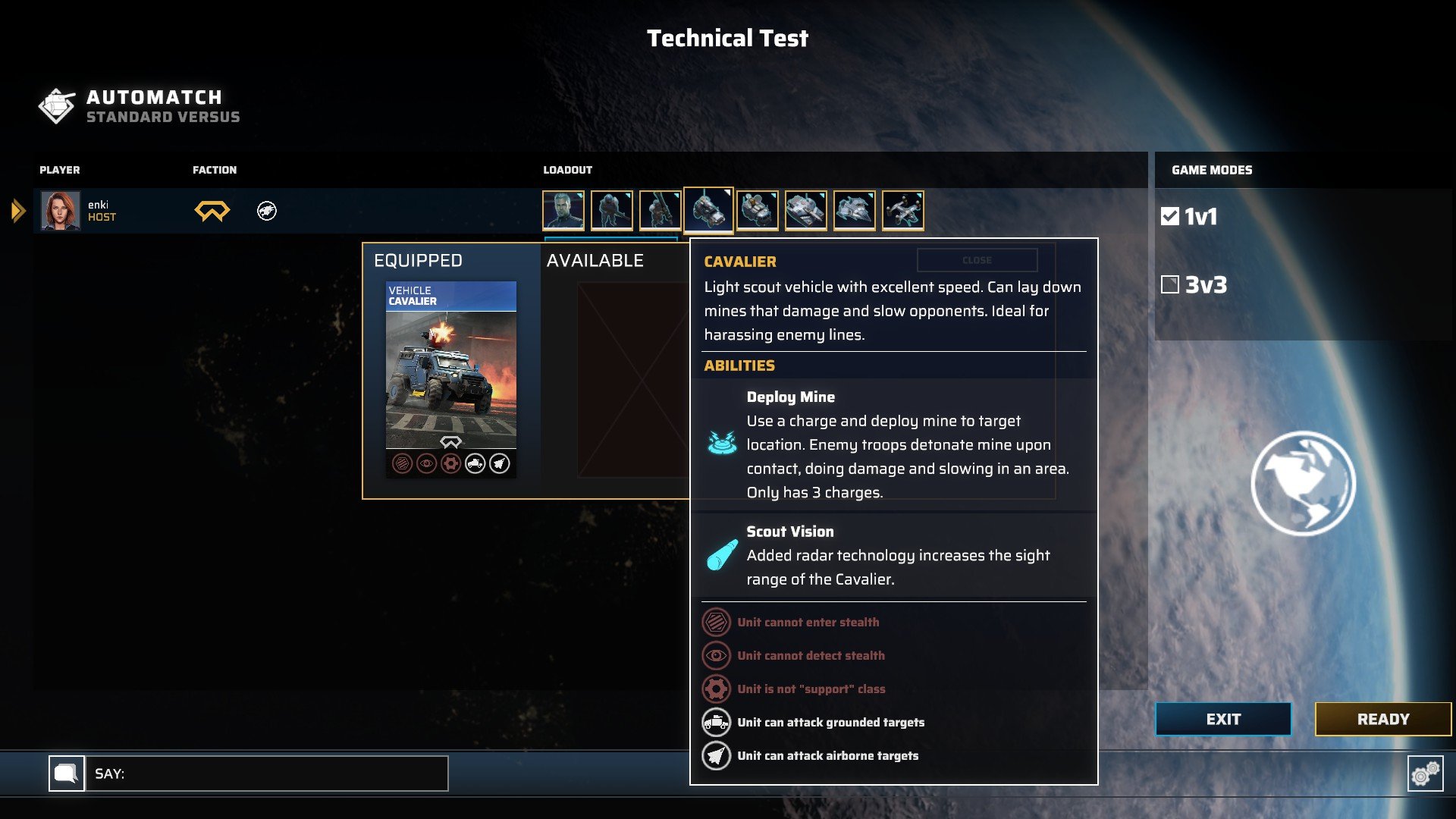
Task: Select the commander portrait loadout slot
Action: (x=563, y=210)
